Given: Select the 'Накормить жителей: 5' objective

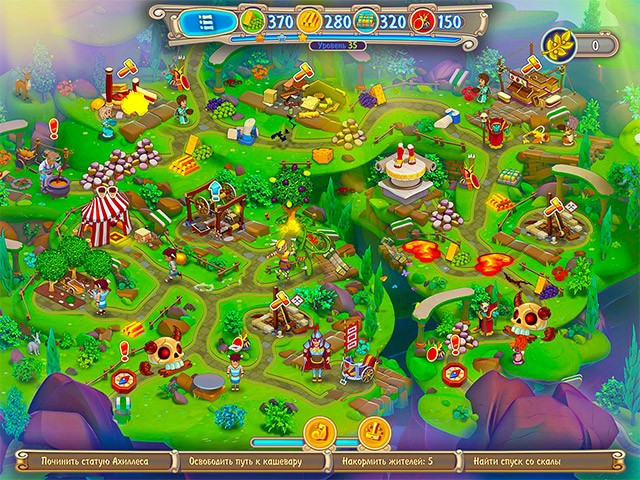Looking at the screenshot, I should pyautogui.click(x=393, y=463).
